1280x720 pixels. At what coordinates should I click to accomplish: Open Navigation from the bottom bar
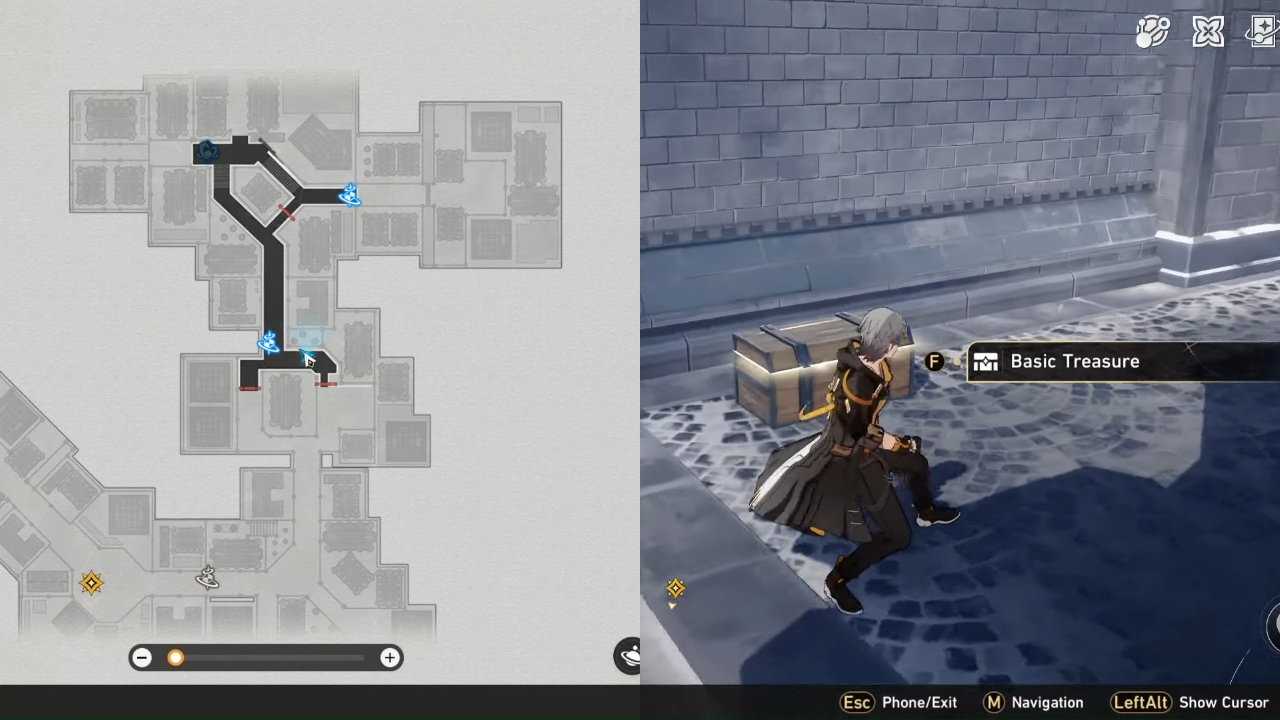(1049, 702)
